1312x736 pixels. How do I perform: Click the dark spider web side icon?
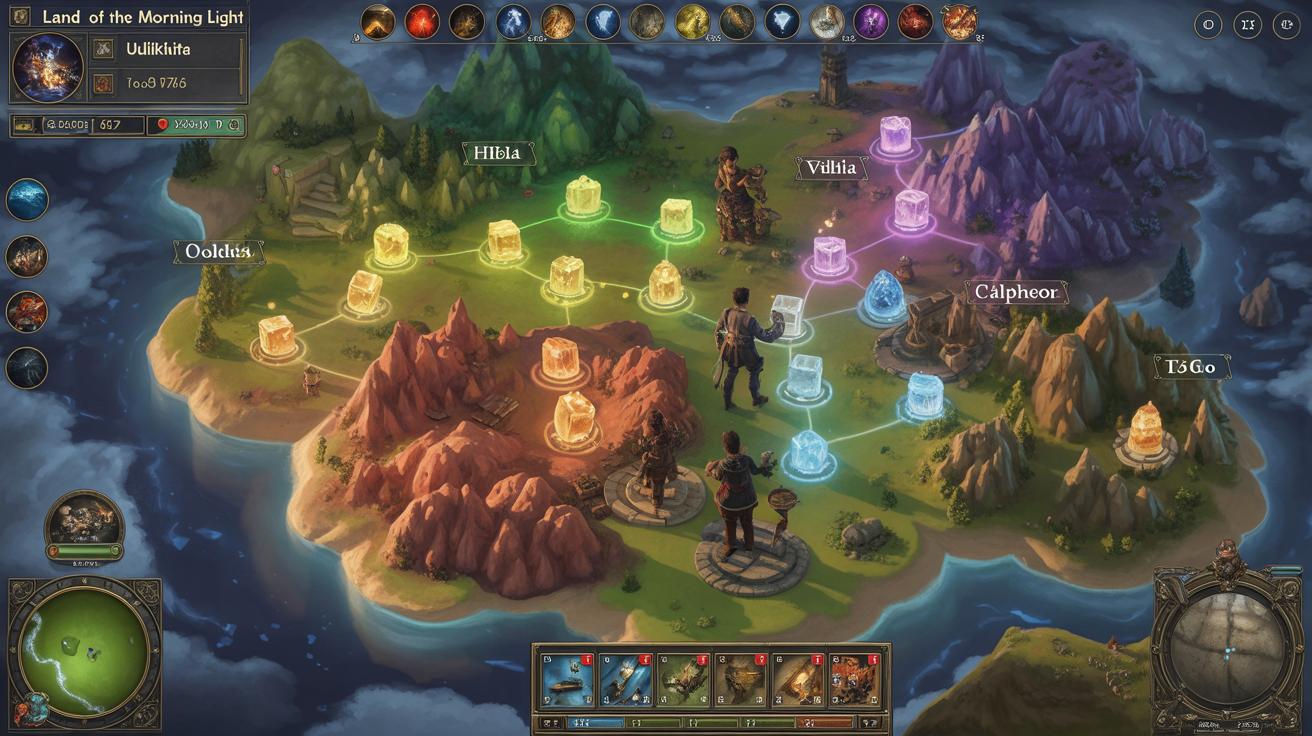(27, 367)
